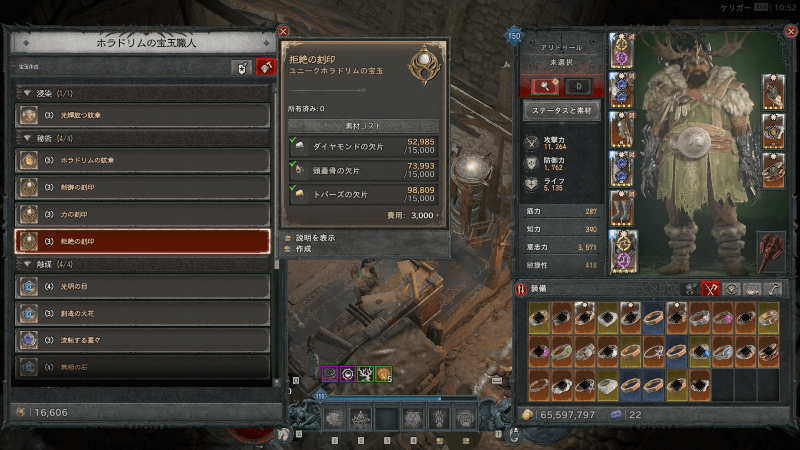Viewport: 800px width, 450px height.
Task: Choose the 制御の刻印 recipe
Action: point(143,187)
